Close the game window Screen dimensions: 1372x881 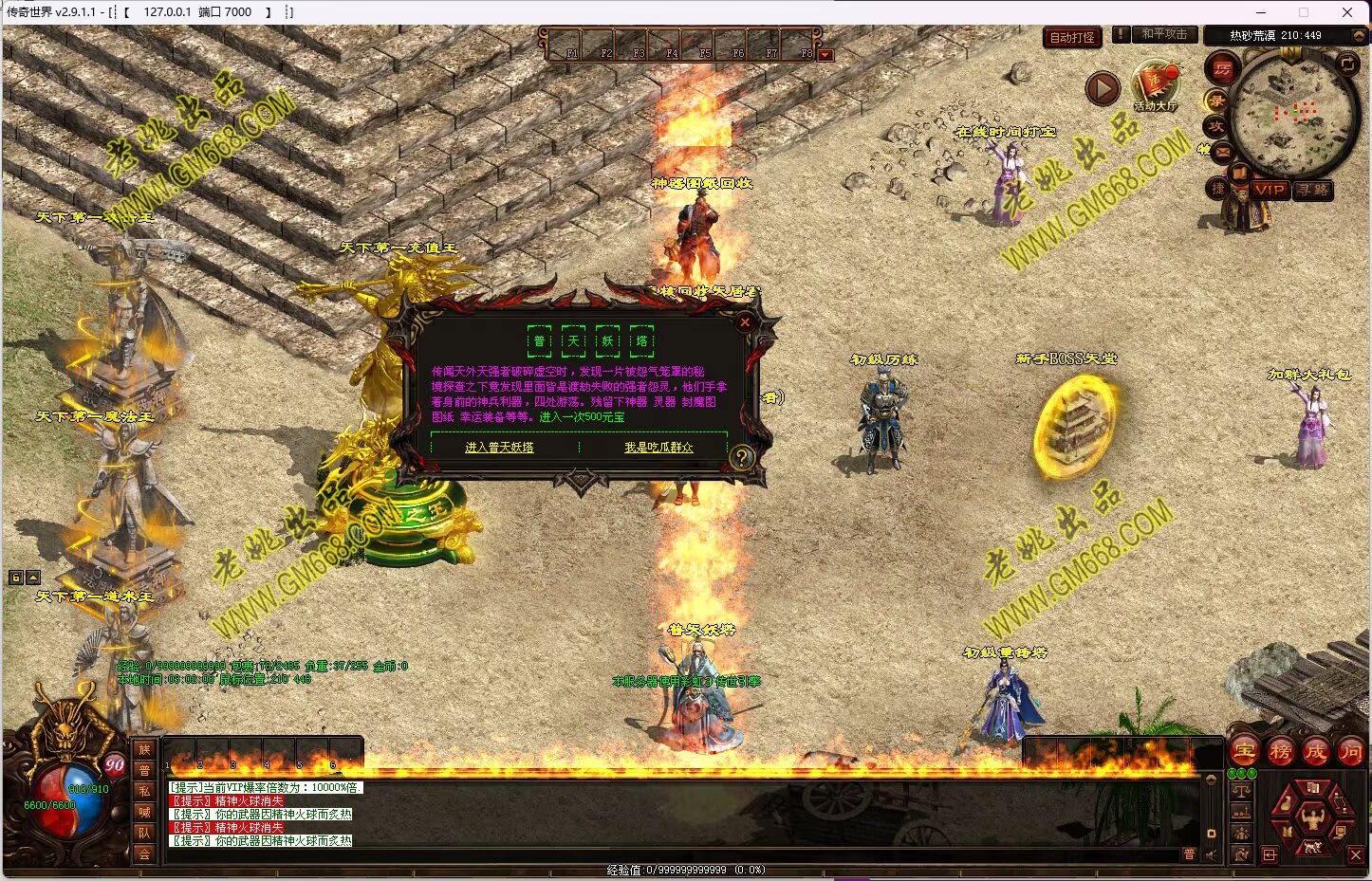click(x=1347, y=12)
